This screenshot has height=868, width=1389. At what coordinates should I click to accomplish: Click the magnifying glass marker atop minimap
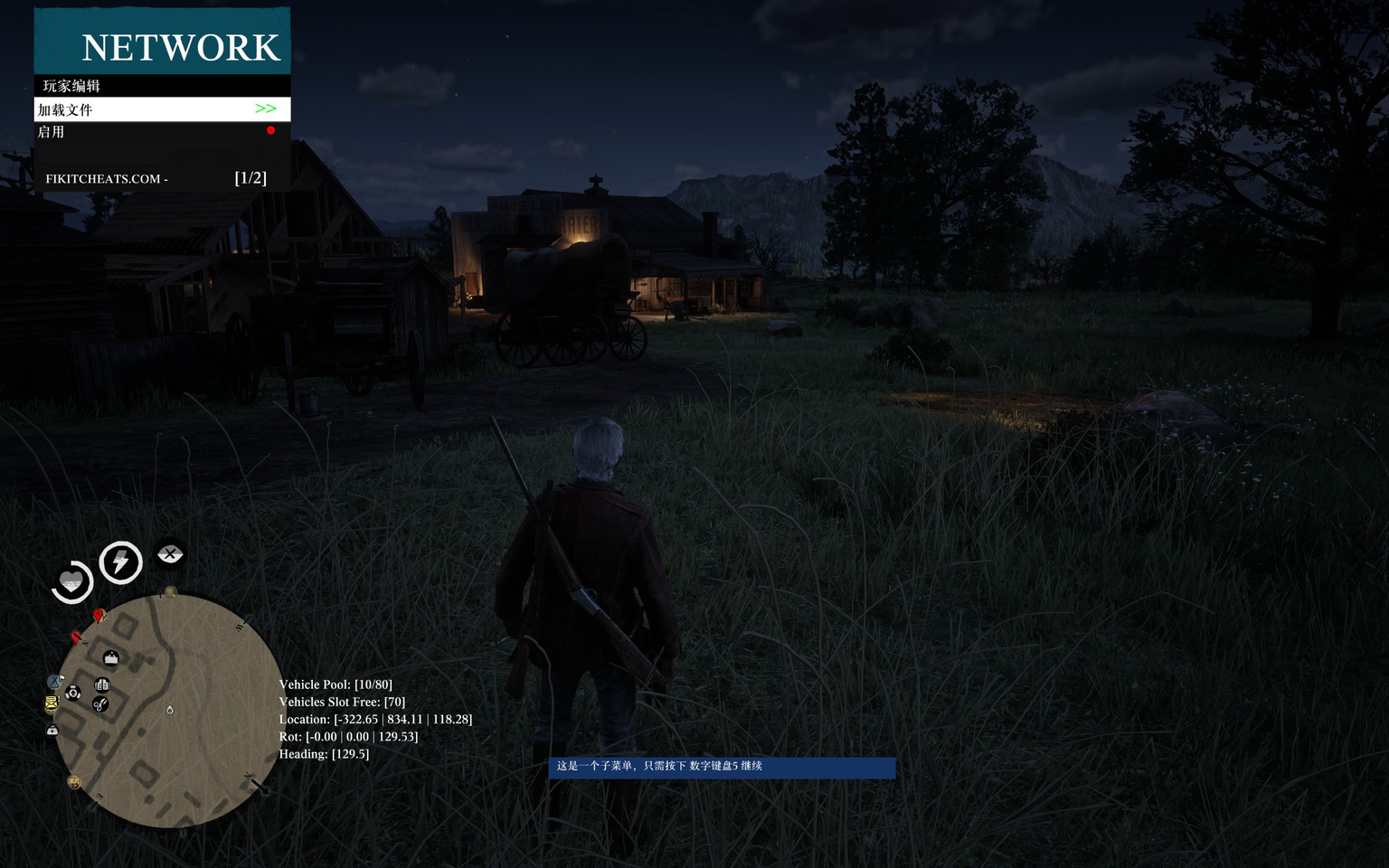[170, 592]
